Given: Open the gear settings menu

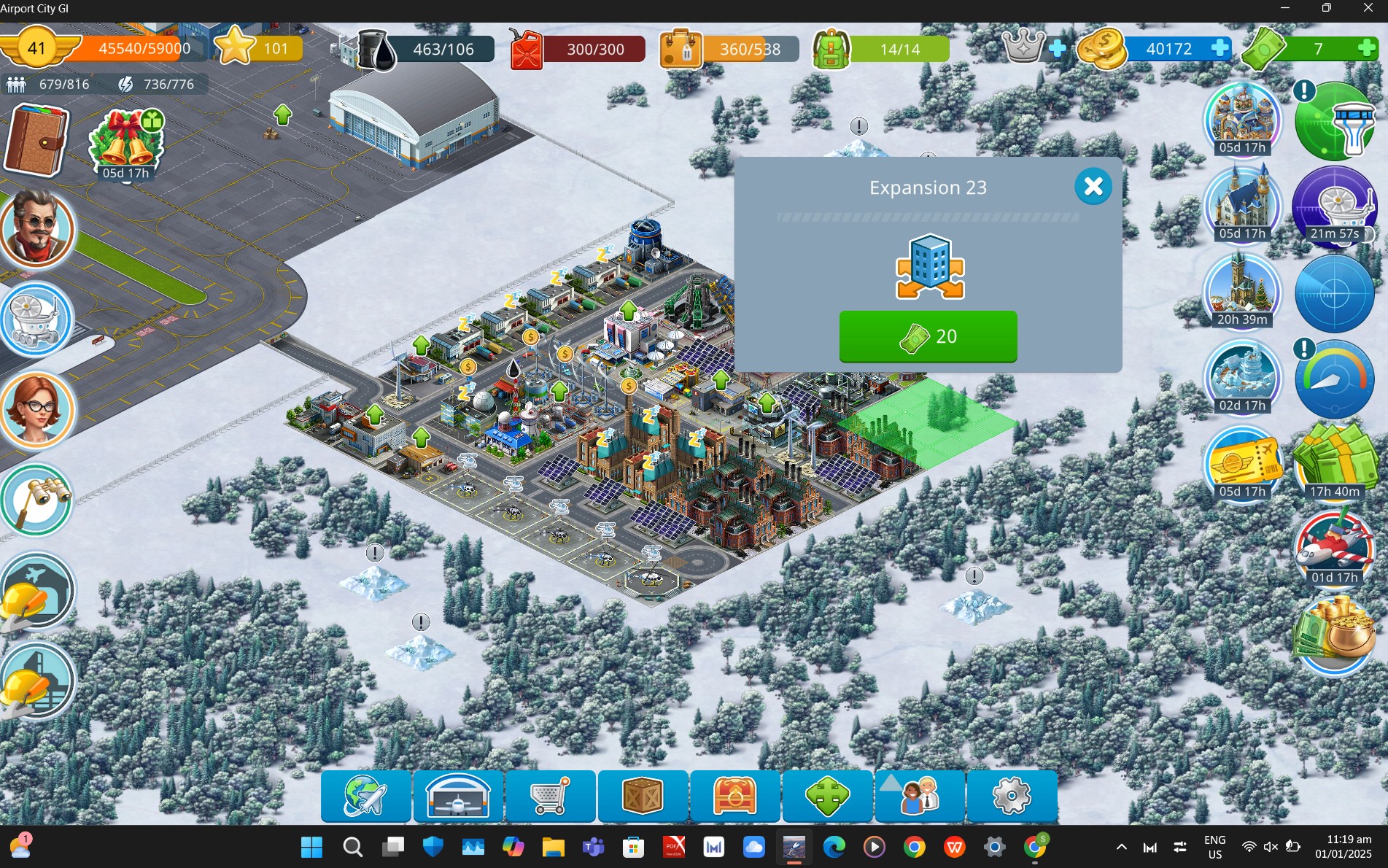Looking at the screenshot, I should tap(1012, 796).
